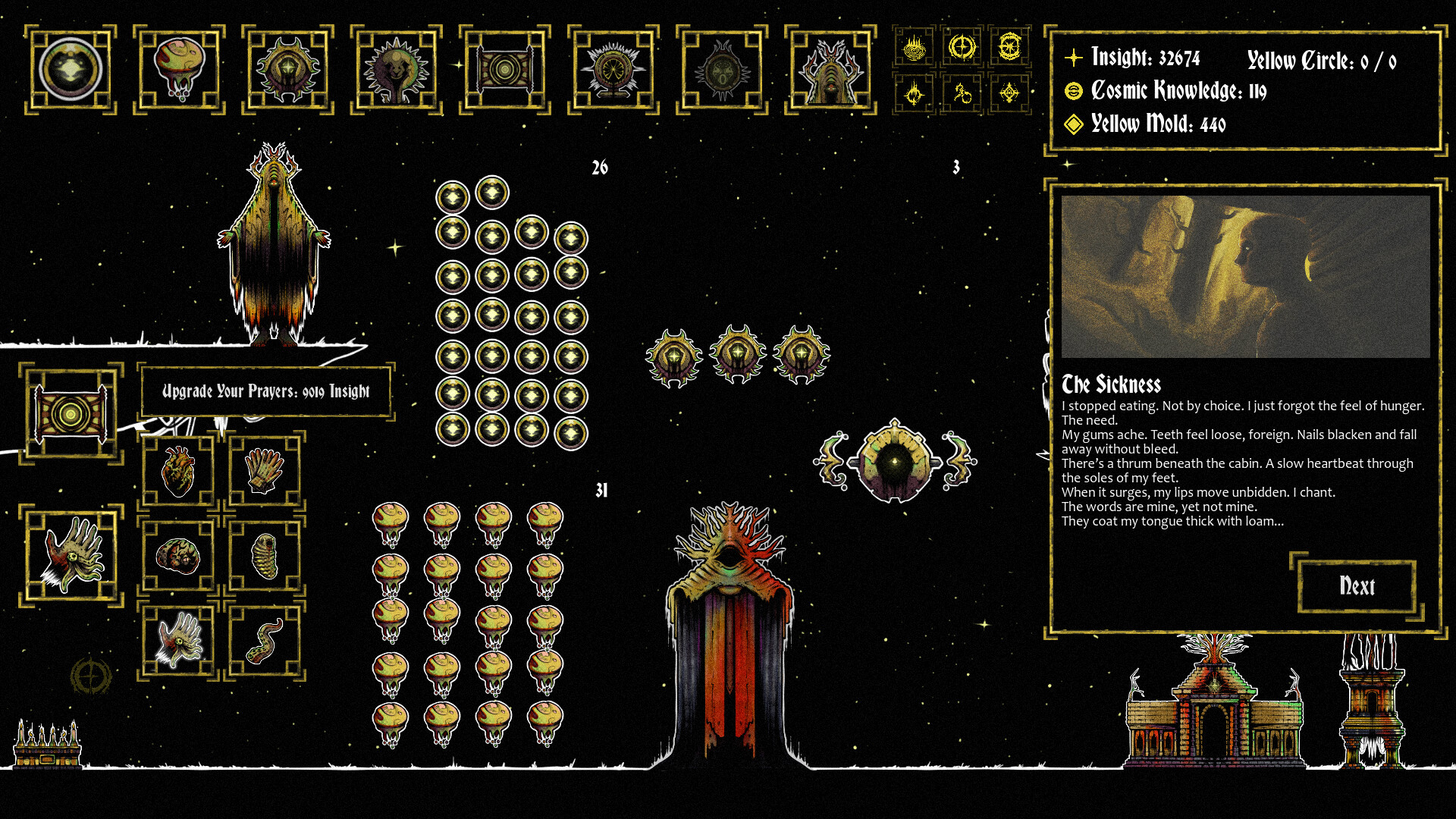Open The Sickness story panel image
Screen dimensions: 1456x819
(1247, 277)
